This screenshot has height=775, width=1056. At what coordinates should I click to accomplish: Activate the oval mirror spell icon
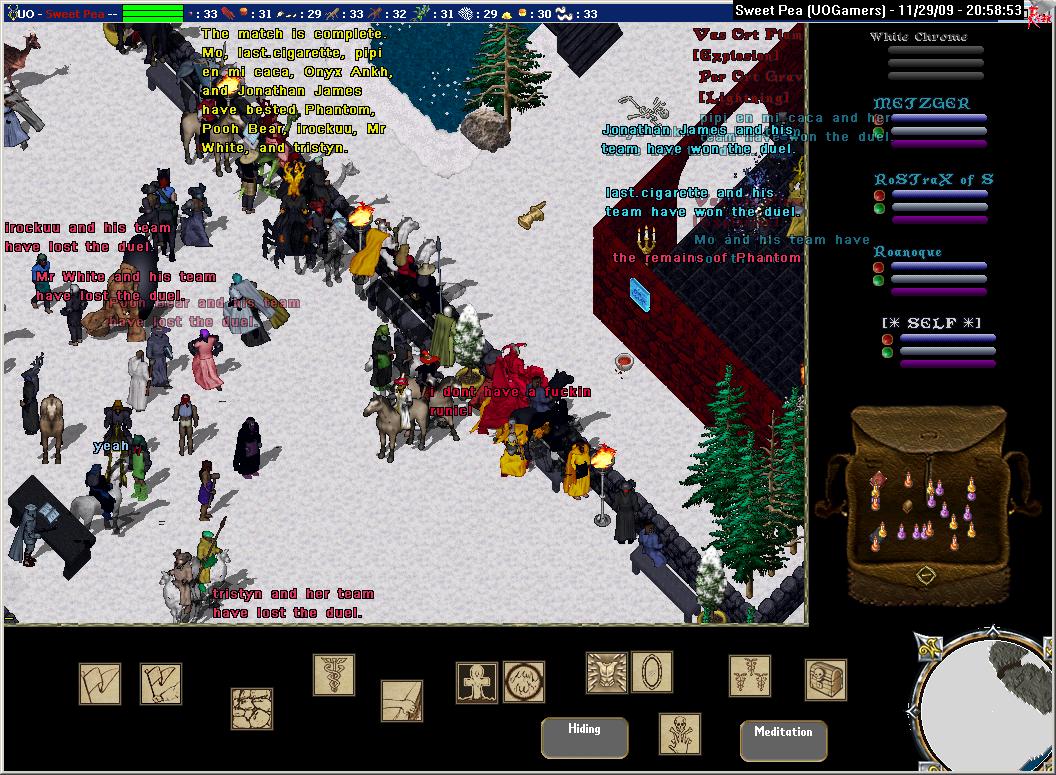point(652,672)
